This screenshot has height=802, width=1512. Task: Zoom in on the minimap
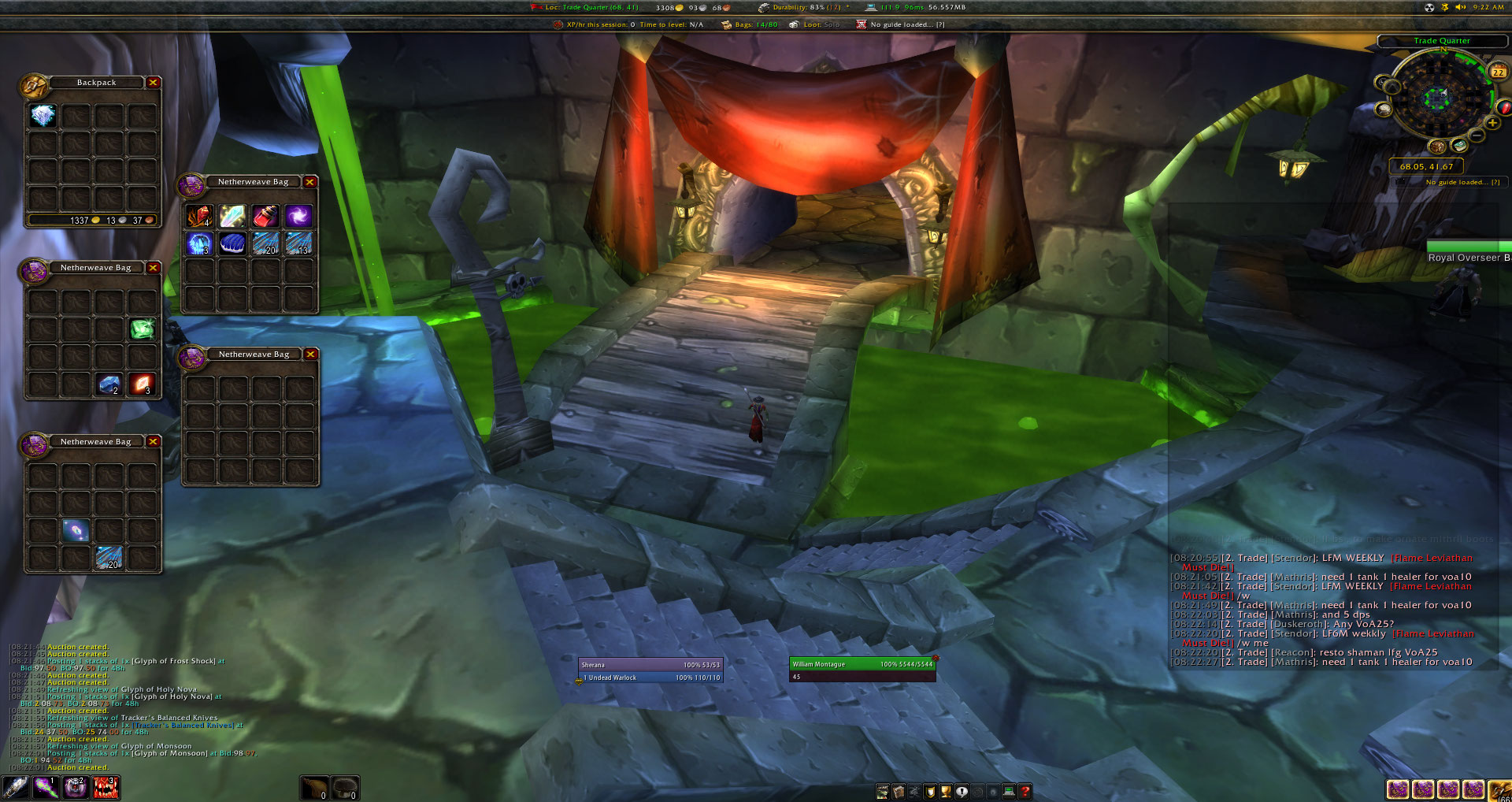1492,123
